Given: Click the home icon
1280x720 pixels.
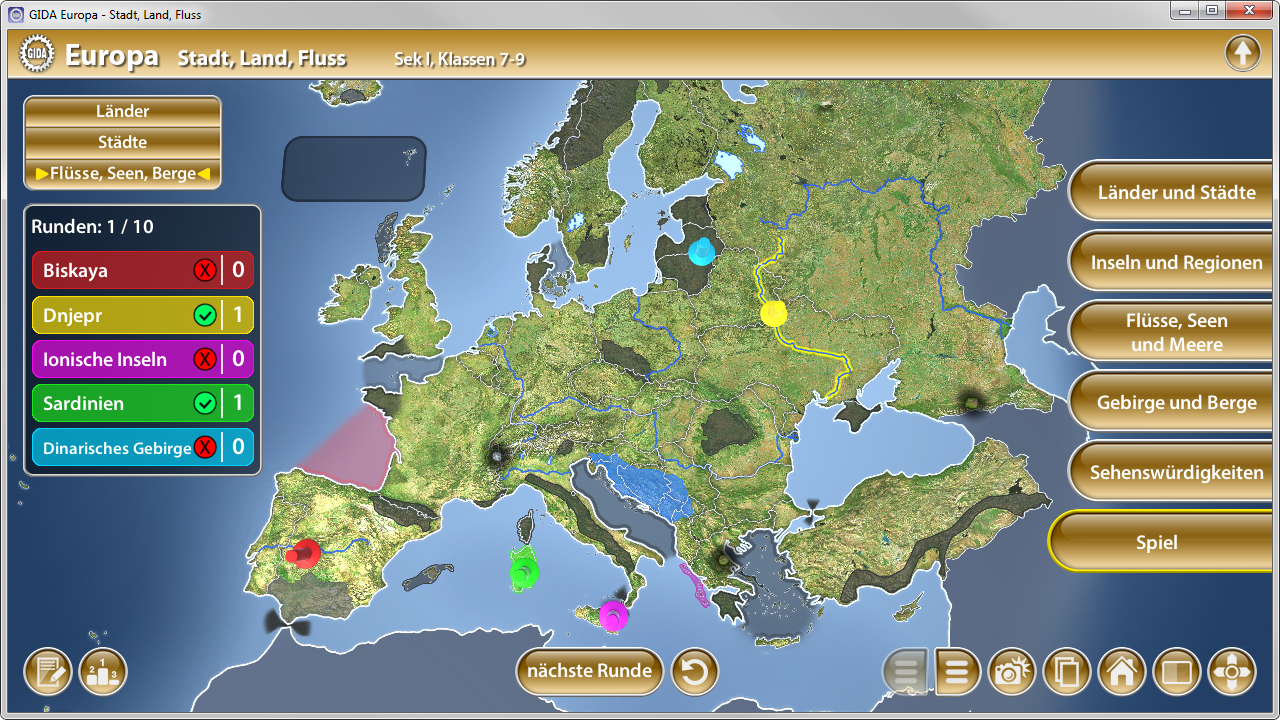Looking at the screenshot, I should [x=1122, y=671].
